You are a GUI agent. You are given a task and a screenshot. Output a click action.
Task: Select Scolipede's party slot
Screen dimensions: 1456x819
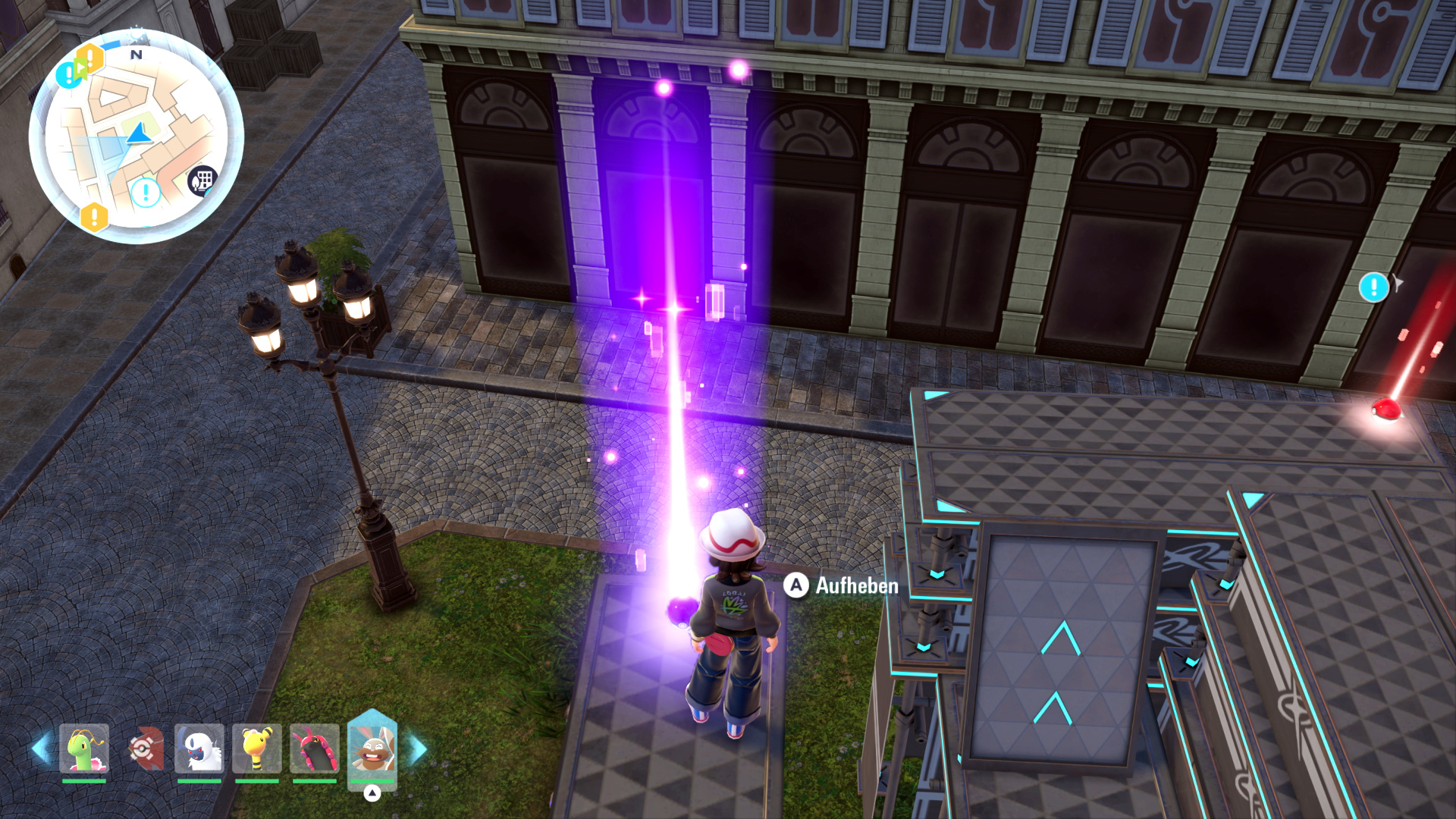tap(315, 748)
